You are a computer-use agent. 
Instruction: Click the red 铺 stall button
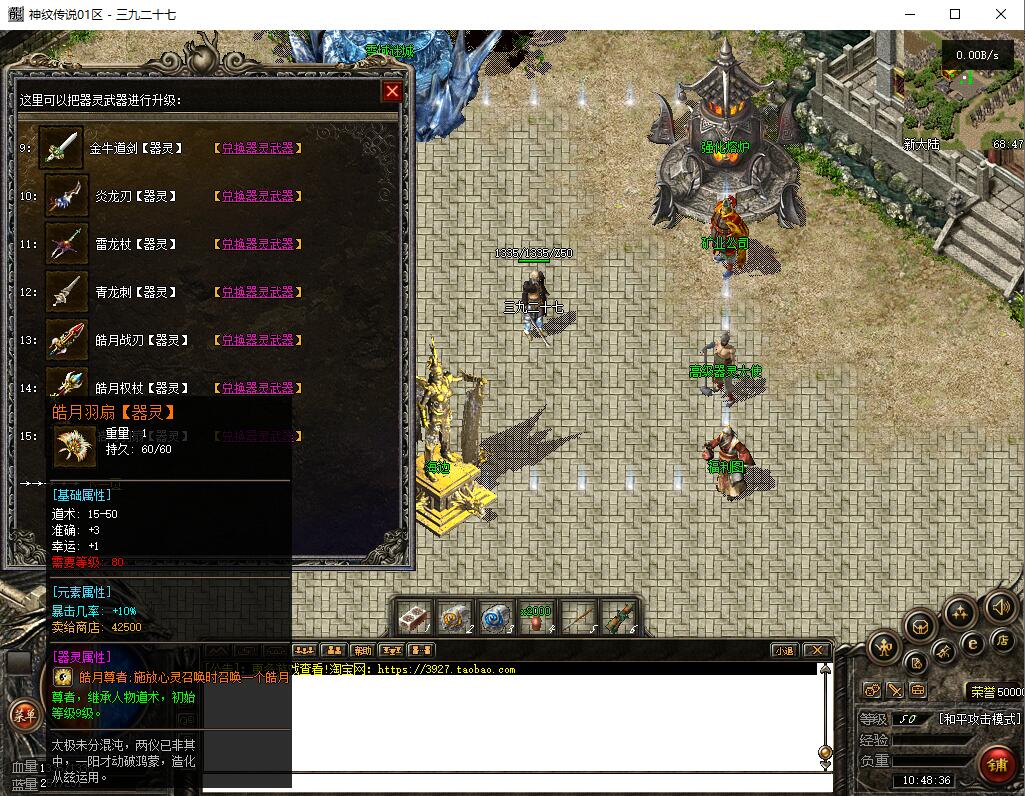pyautogui.click(x=996, y=765)
